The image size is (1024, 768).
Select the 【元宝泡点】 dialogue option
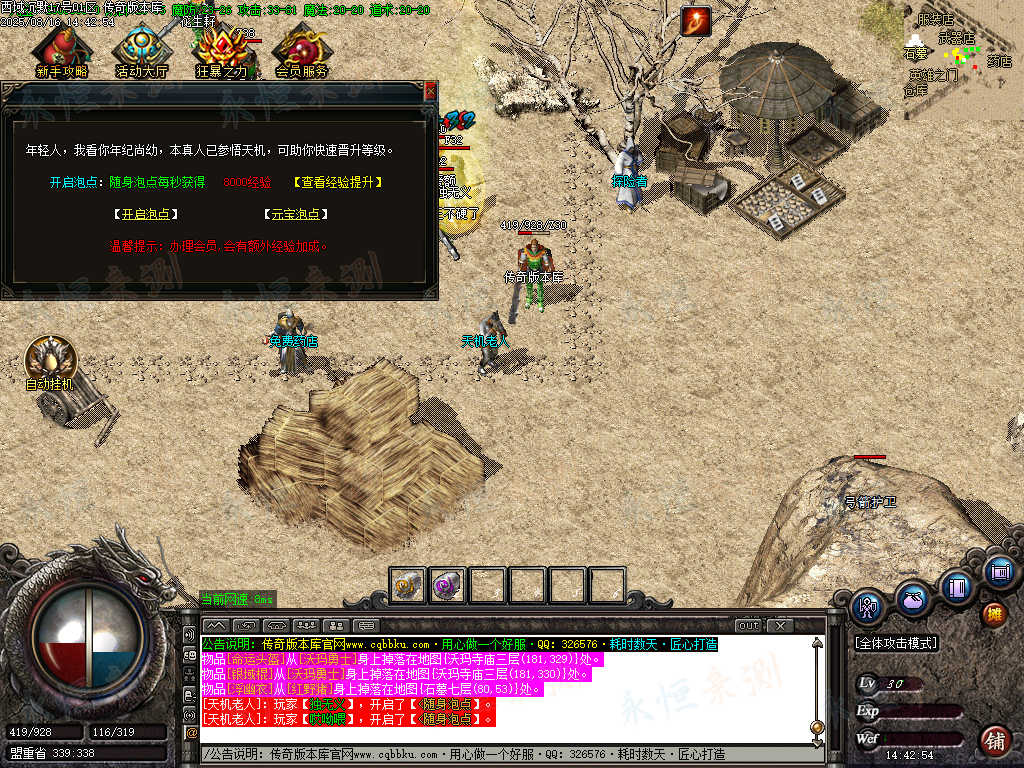(x=296, y=214)
